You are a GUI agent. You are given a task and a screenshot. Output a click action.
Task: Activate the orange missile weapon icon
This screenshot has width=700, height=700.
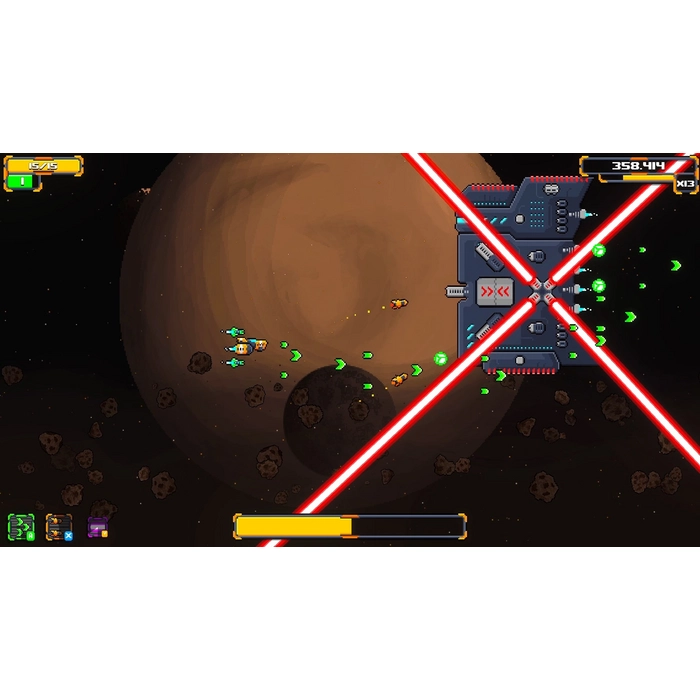point(59,527)
